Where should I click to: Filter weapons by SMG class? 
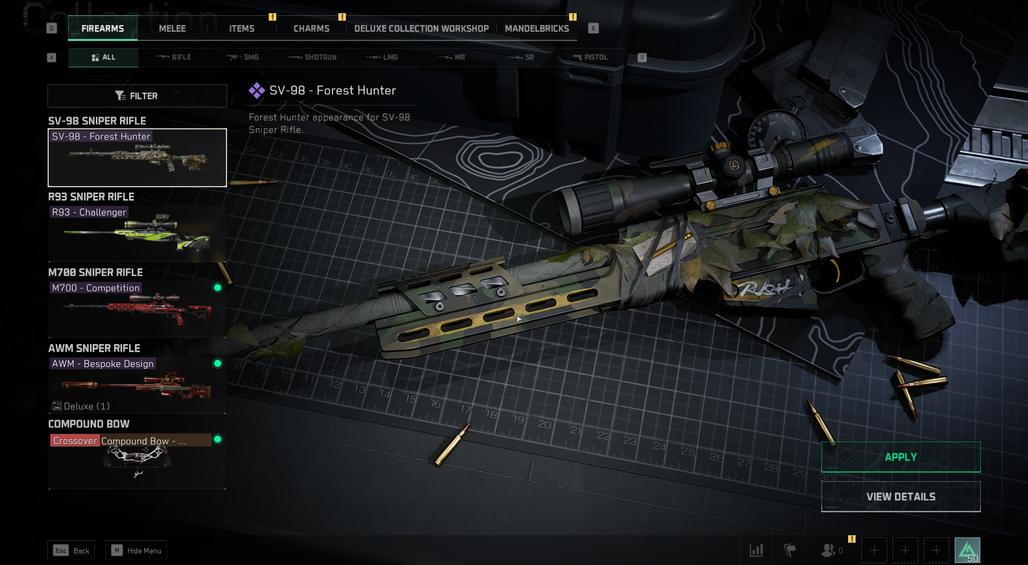244,57
